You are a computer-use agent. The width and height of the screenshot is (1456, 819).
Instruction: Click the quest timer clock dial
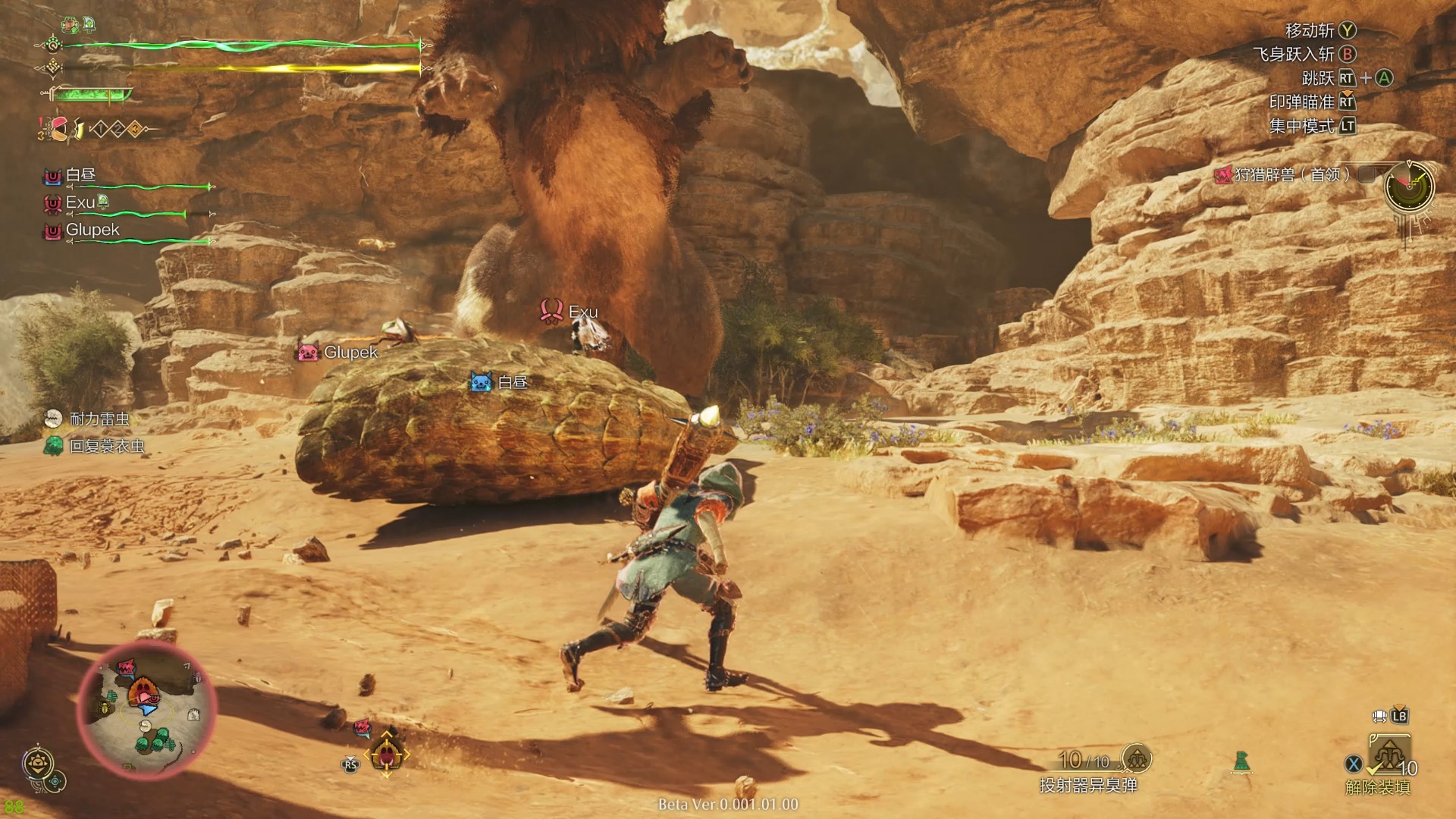1409,186
